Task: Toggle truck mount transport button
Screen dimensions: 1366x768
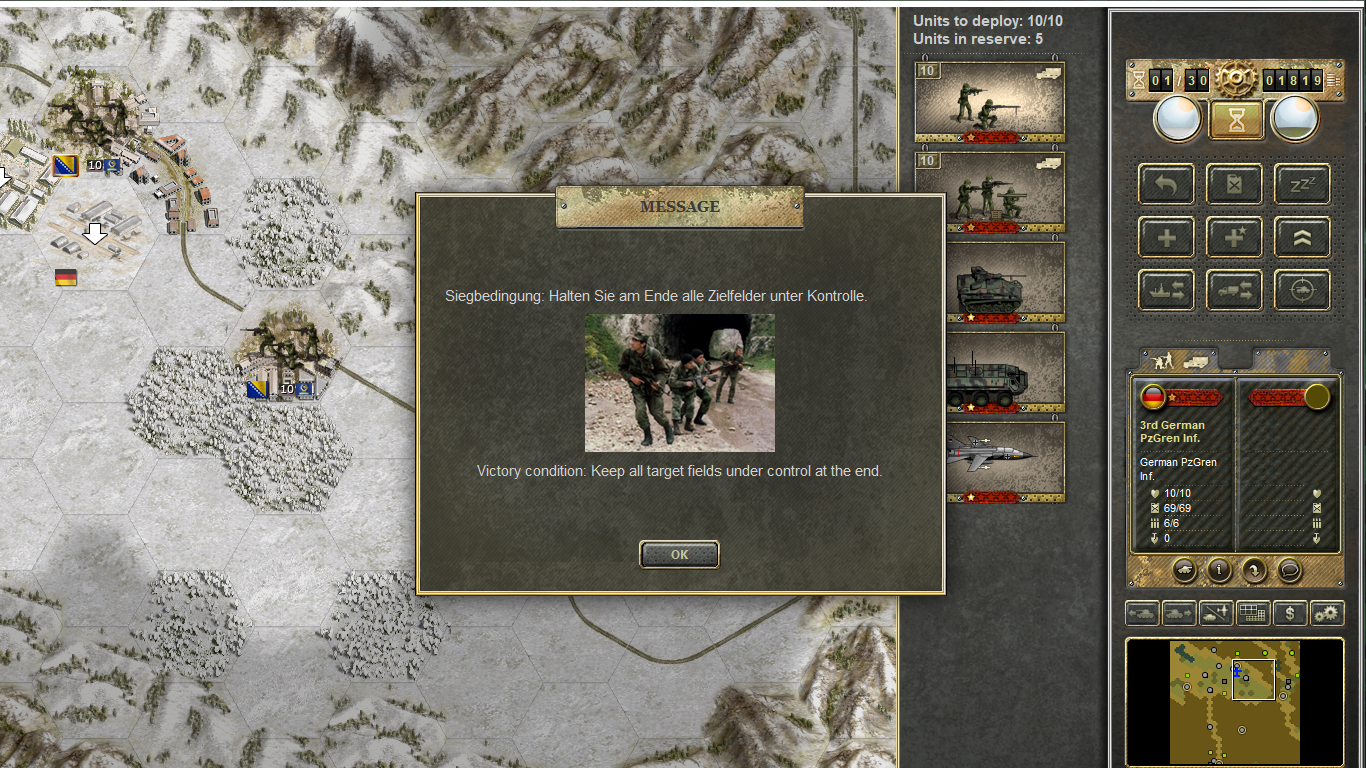Action: point(1234,290)
